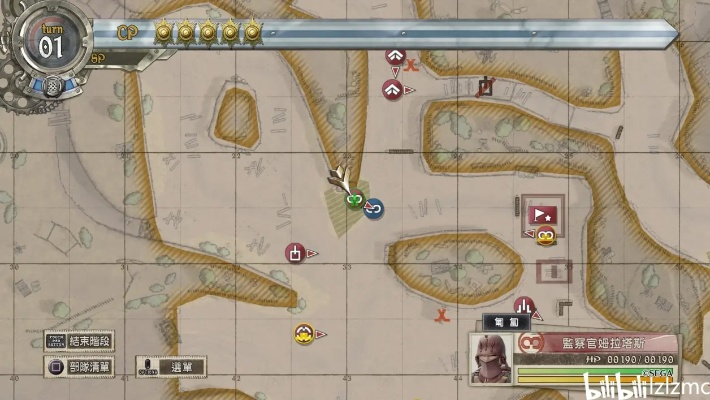Screen dimensions: 710x400
Task: Select the green unit under the arrow cursor
Action: pos(354,202)
